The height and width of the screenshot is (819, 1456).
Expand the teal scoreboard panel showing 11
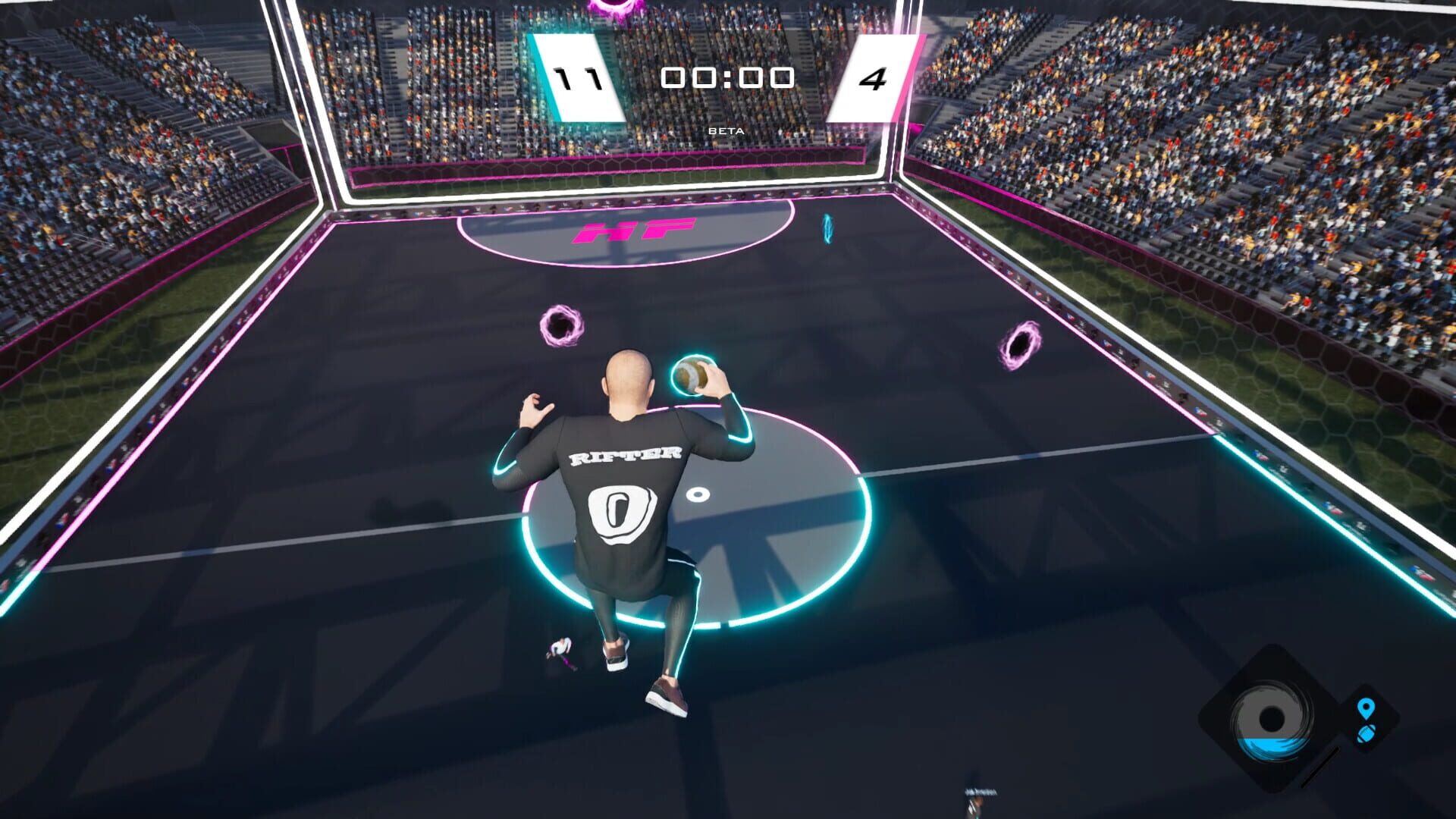[576, 76]
